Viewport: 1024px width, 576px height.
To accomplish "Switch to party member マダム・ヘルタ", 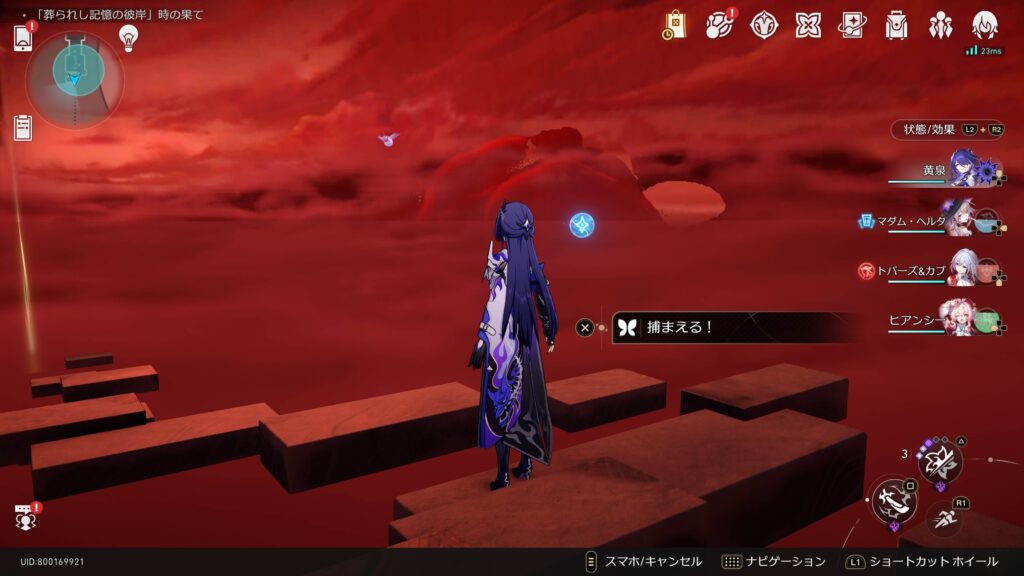I will pos(964,220).
